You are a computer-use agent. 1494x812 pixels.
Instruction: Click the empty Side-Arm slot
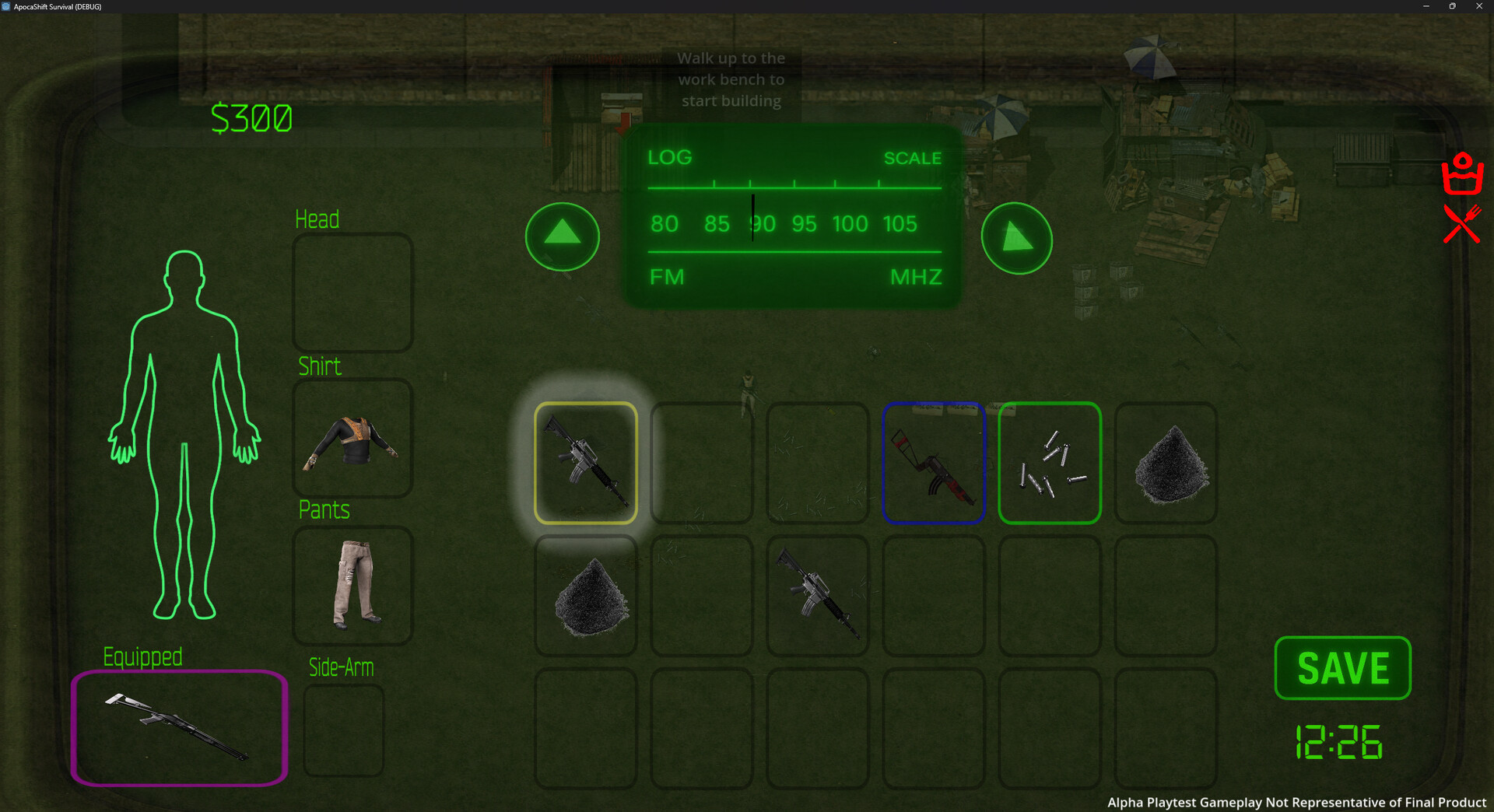click(x=342, y=731)
